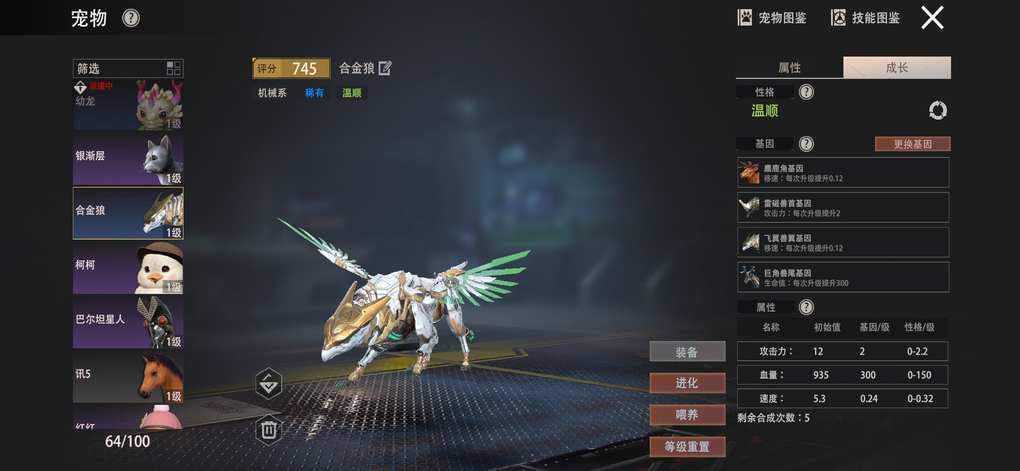1020x471 pixels.
Task: Pick the 巴尔坦星人 pet entry
Action: 128,322
